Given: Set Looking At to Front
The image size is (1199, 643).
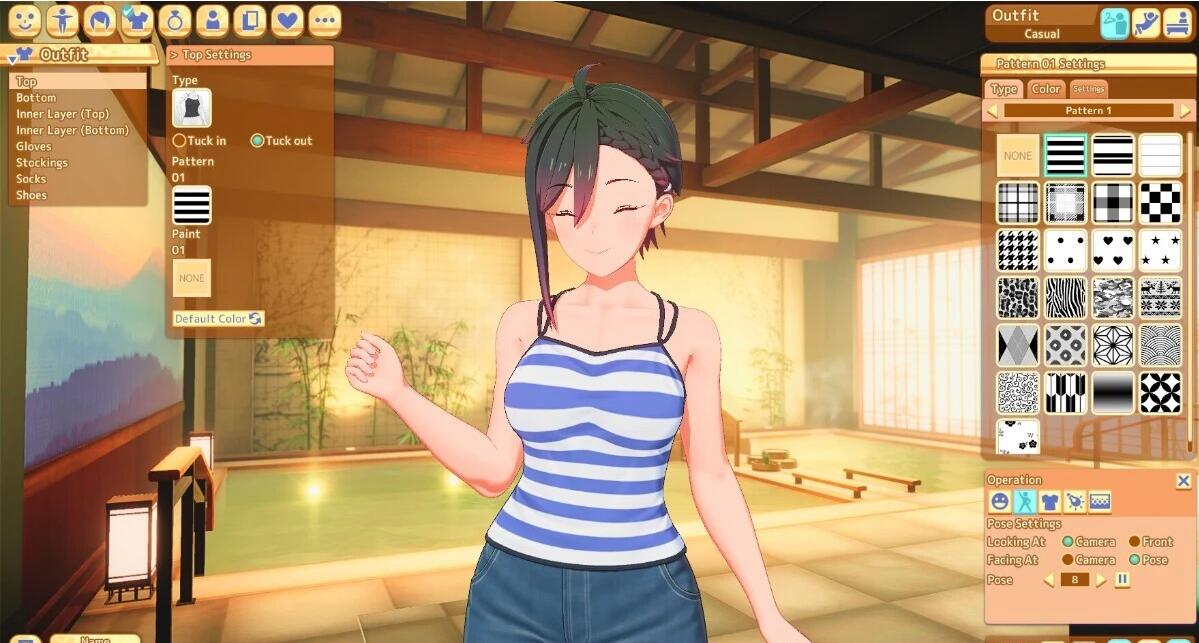Looking at the screenshot, I should point(1135,542).
